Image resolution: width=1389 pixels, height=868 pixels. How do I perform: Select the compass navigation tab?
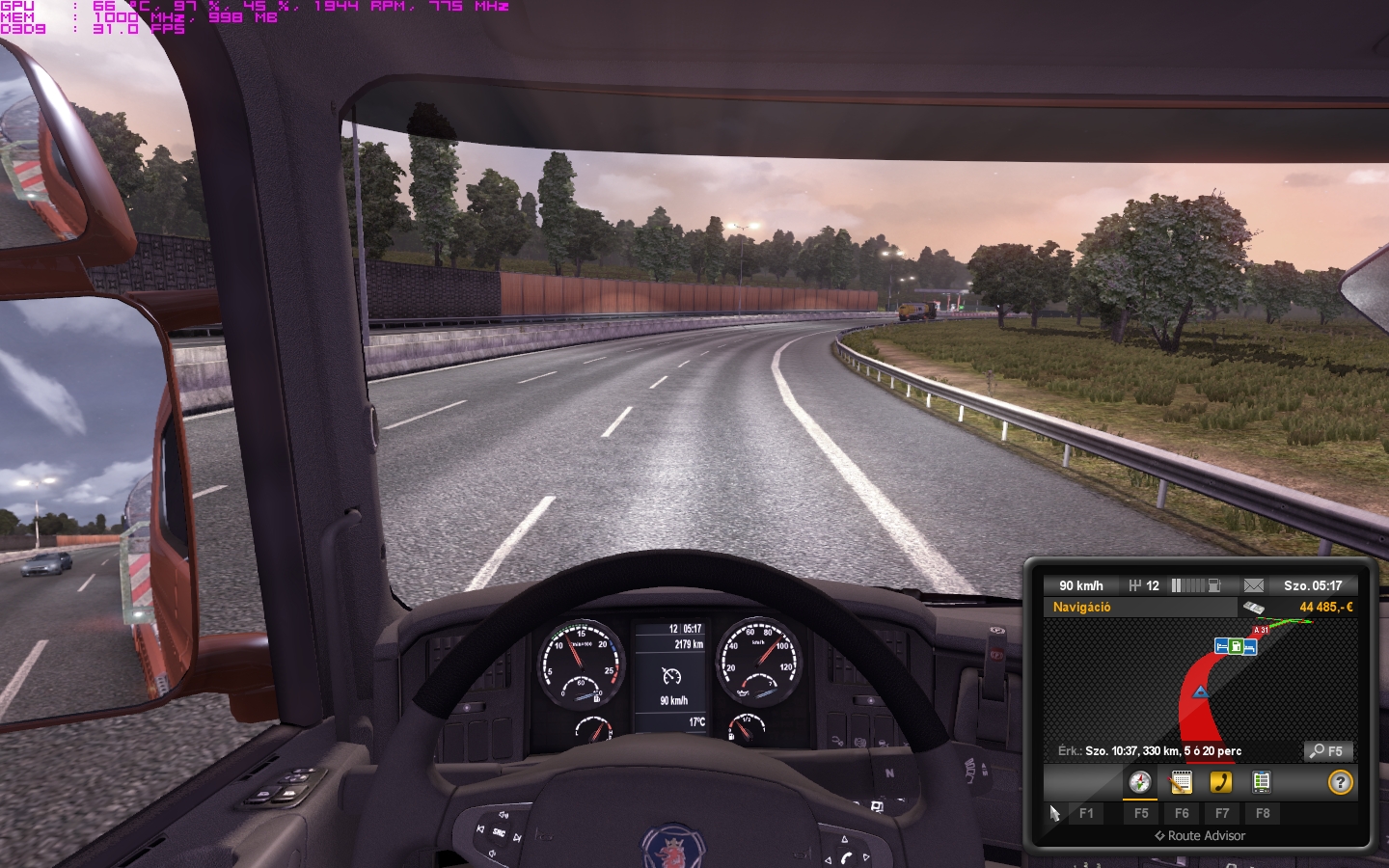[1140, 782]
